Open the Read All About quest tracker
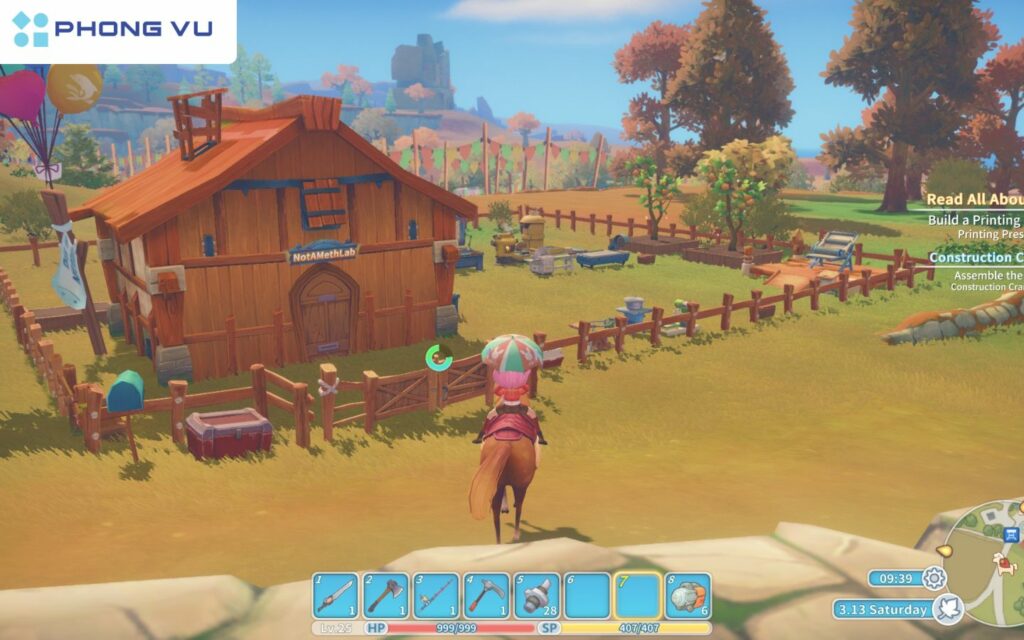The image size is (1024, 640). [972, 200]
